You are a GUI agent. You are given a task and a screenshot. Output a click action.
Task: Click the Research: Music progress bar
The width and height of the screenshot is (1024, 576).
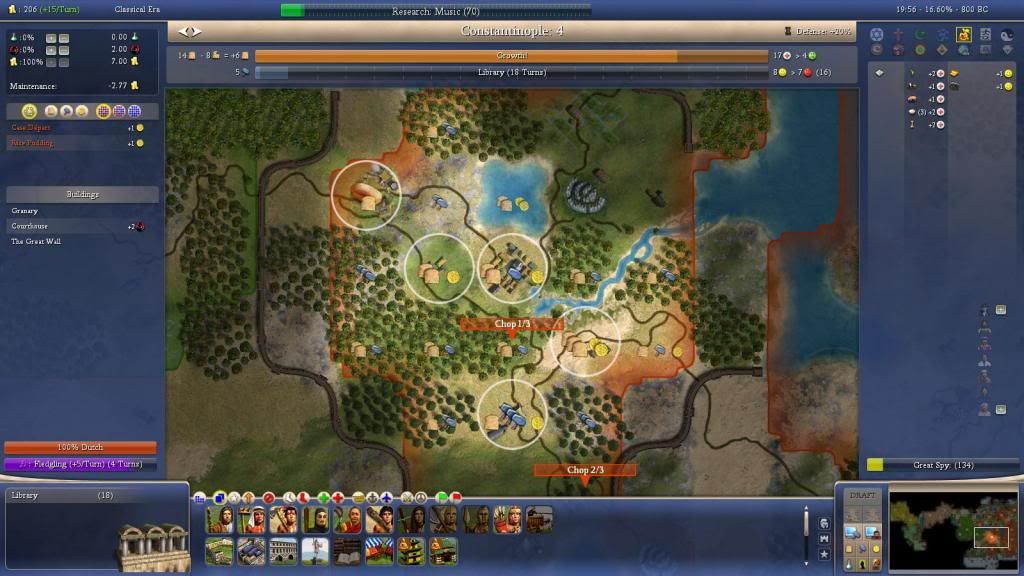435,10
